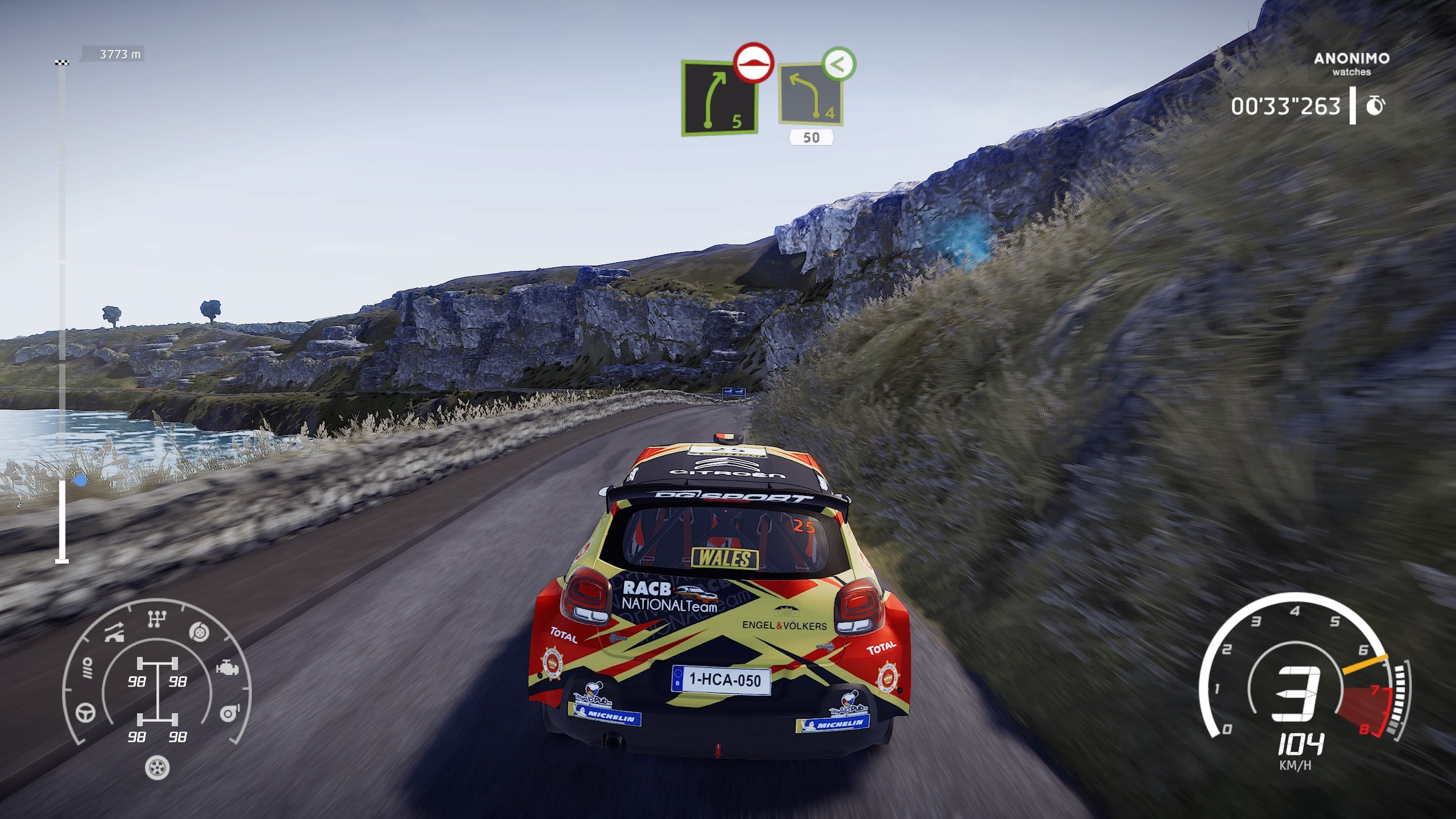Select the brake disc damage icon
Image resolution: width=1456 pixels, height=819 pixels.
tap(199, 632)
